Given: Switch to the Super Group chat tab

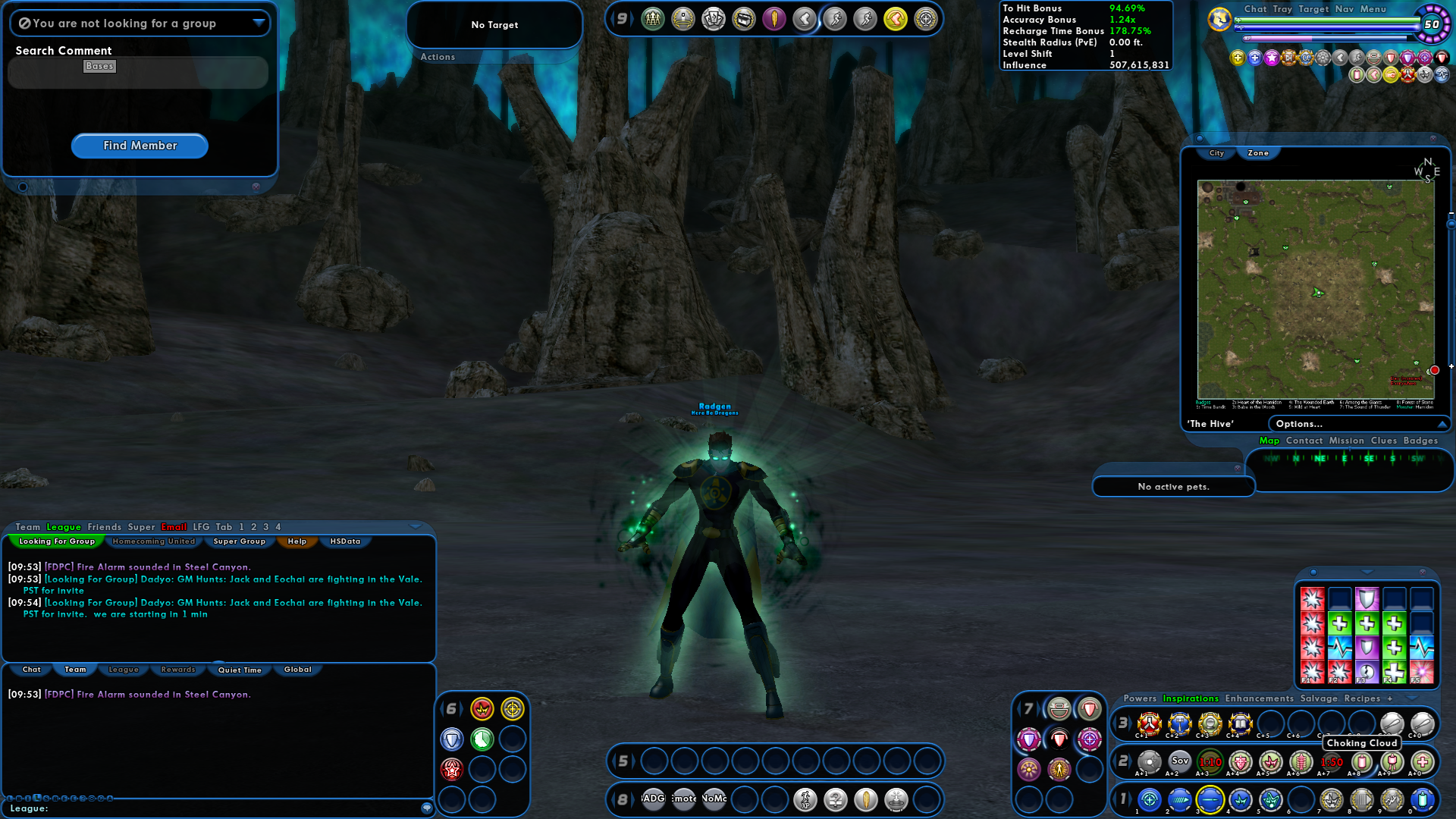Looking at the screenshot, I should point(240,541).
